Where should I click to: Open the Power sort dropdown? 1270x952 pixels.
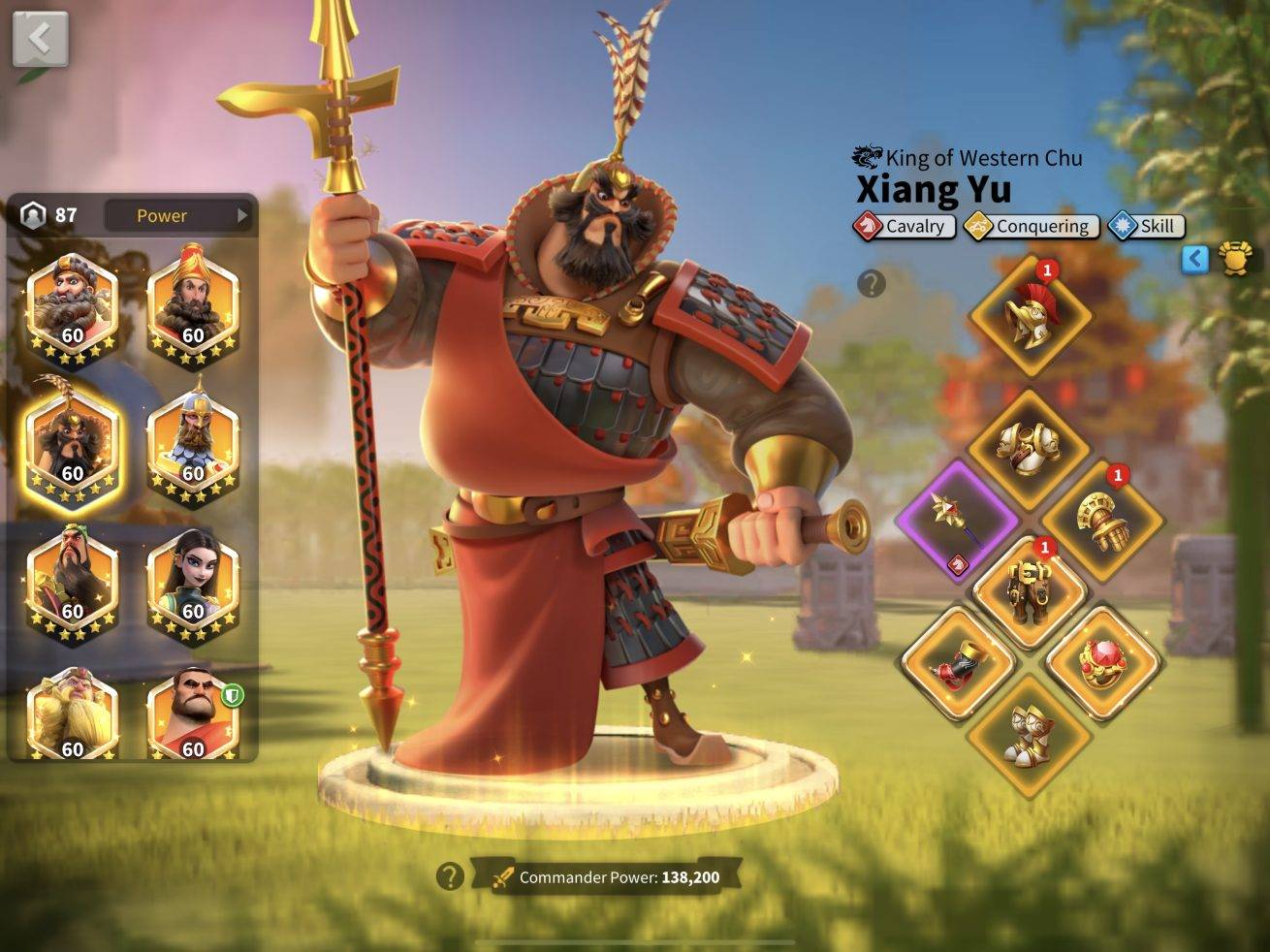178,215
